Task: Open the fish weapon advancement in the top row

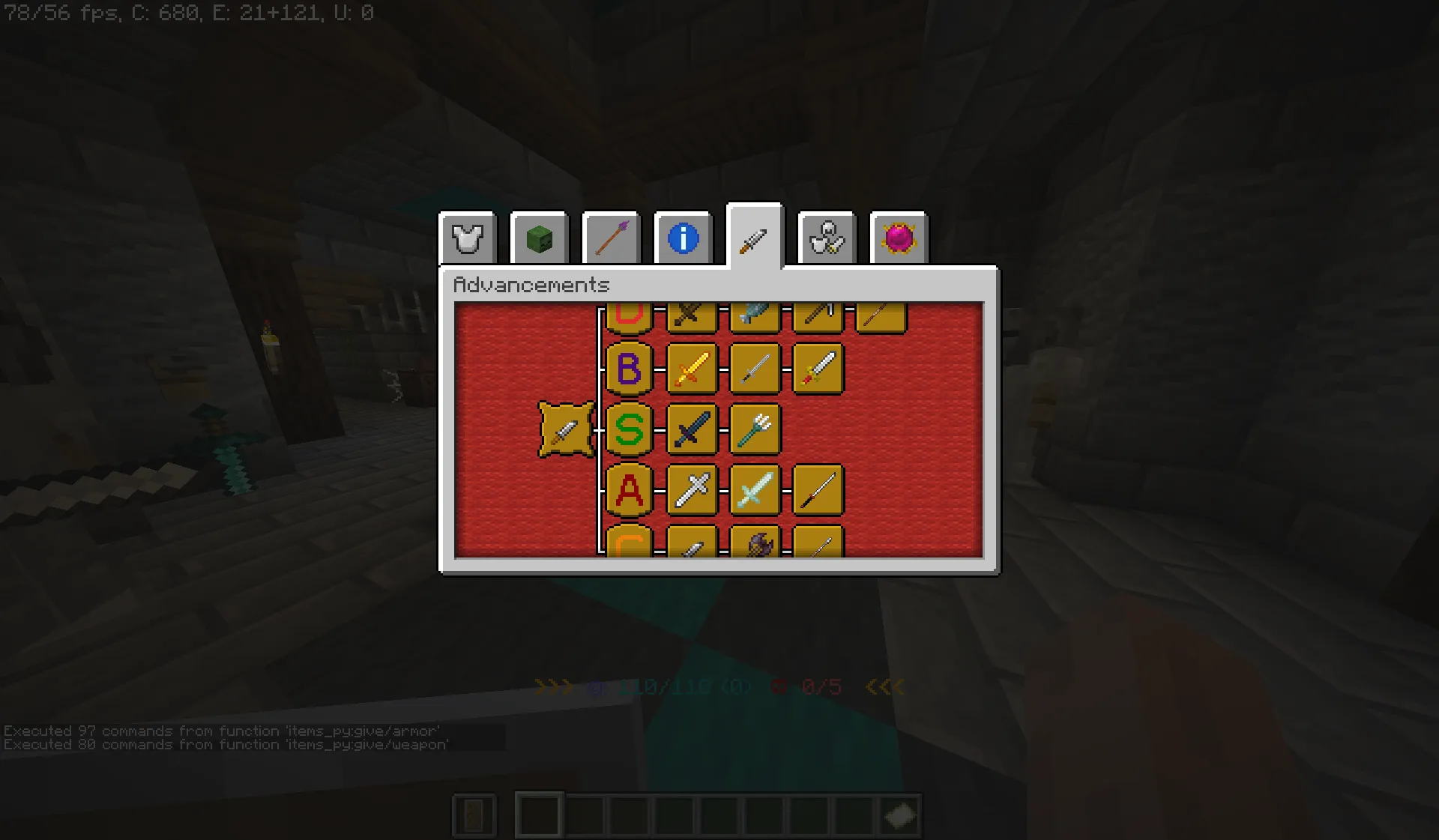Action: pos(755,315)
